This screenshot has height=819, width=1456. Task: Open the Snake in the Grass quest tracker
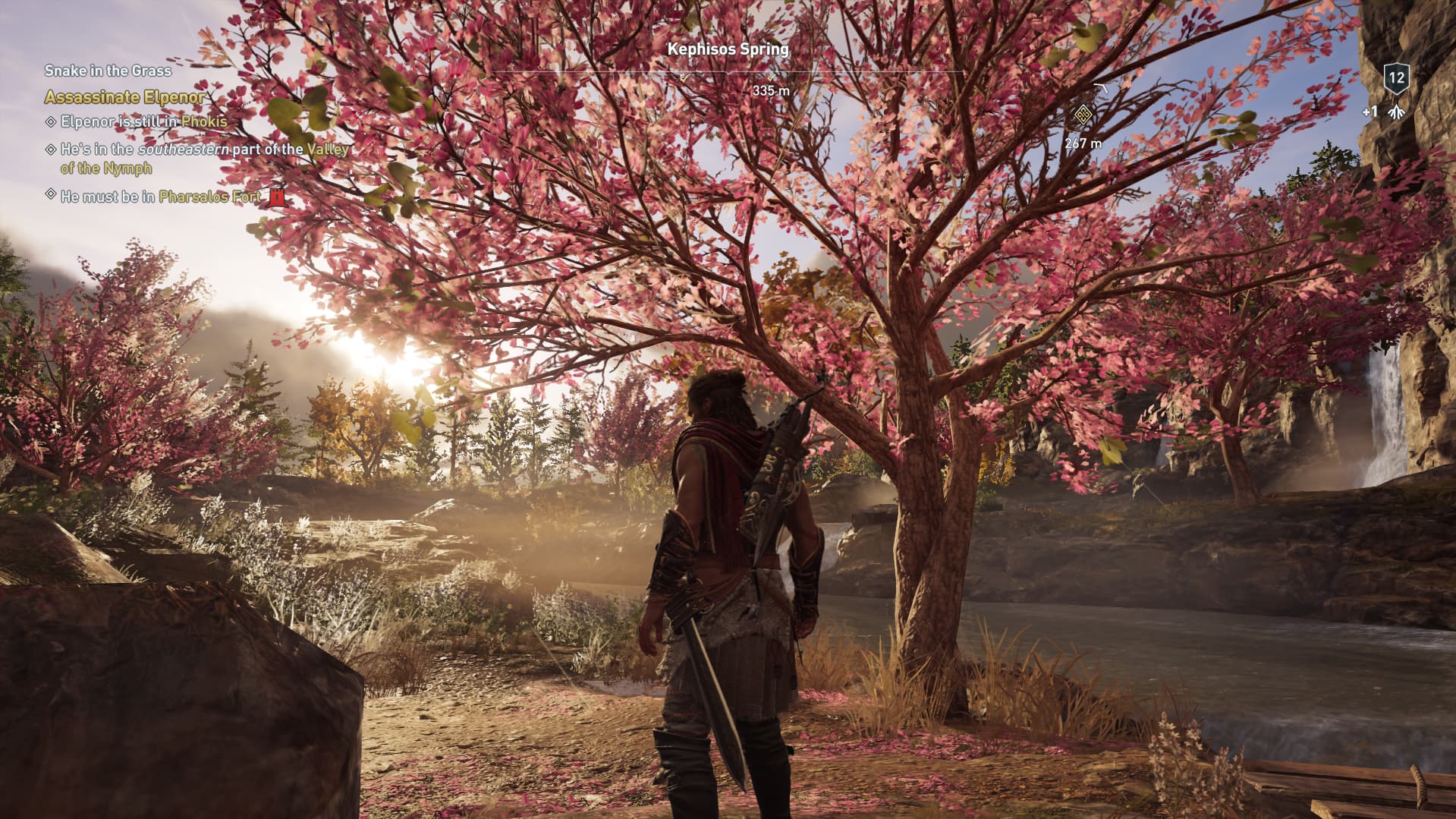coord(108,71)
